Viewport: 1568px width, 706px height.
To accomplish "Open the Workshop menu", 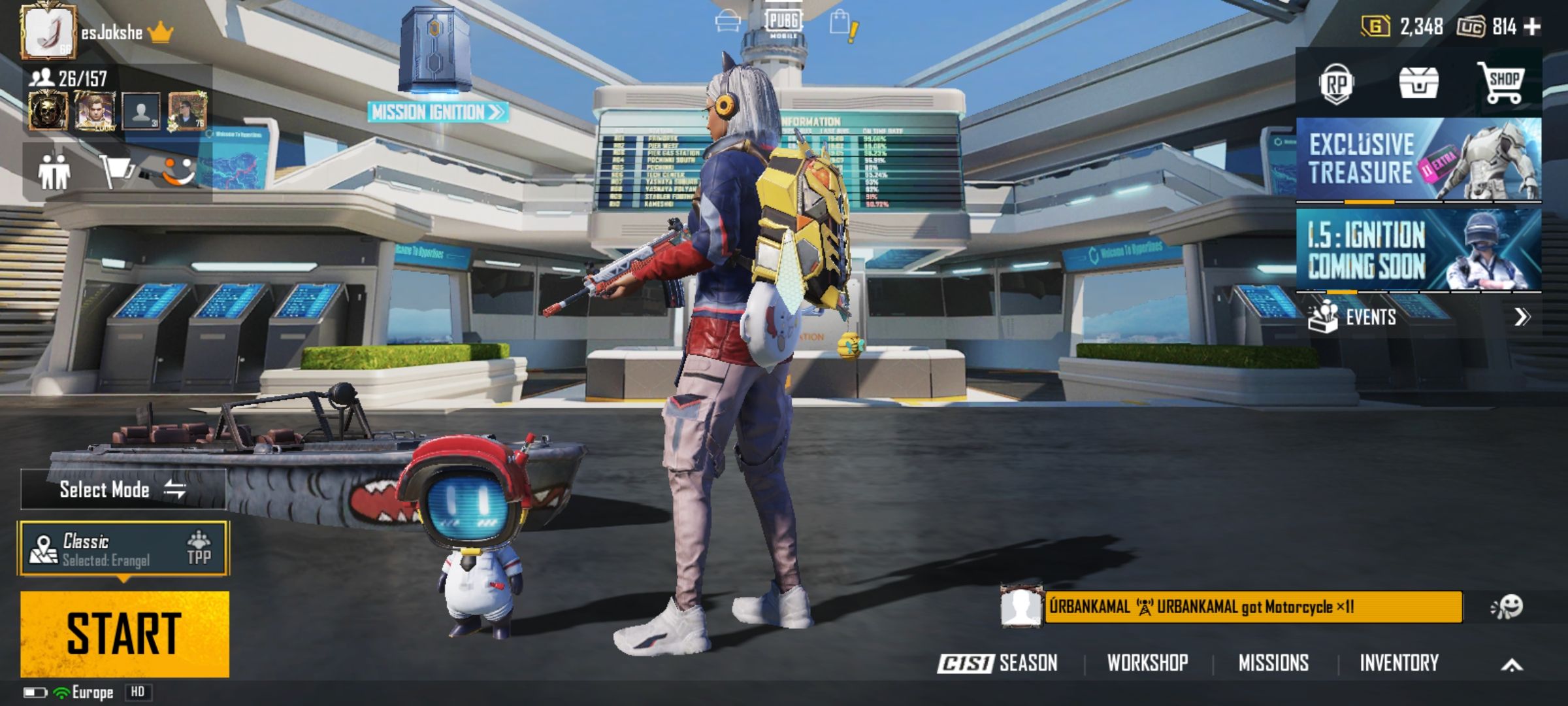I will pos(1147,663).
